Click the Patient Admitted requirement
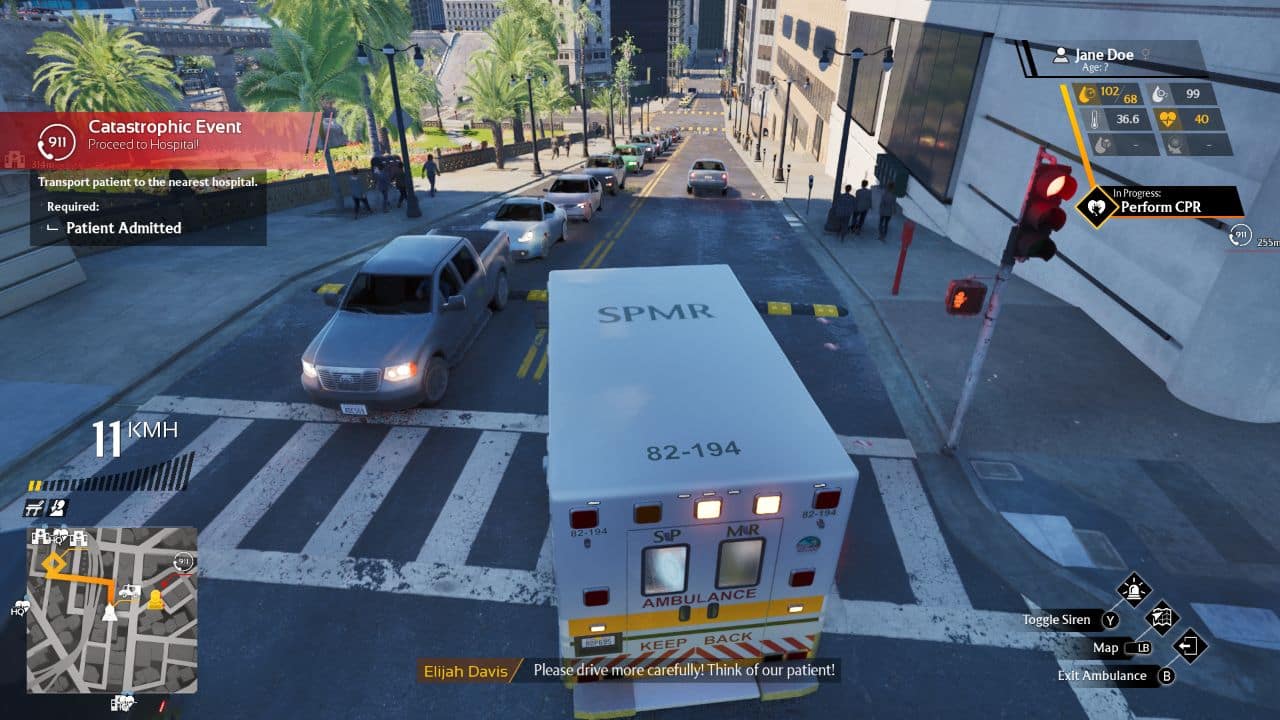This screenshot has height=720, width=1280. (122, 228)
